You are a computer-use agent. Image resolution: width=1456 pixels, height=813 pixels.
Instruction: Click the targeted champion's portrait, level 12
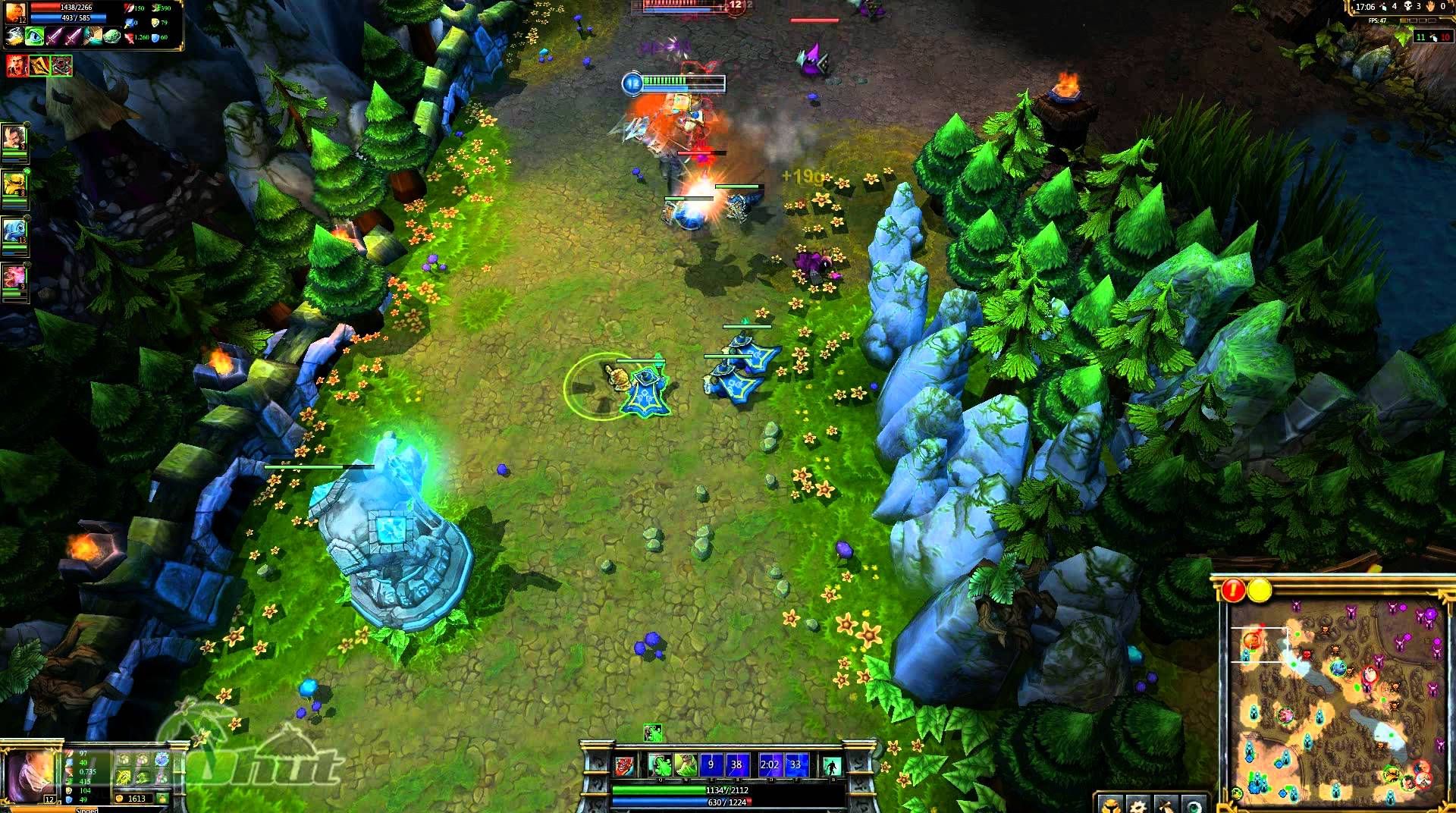tap(16, 13)
